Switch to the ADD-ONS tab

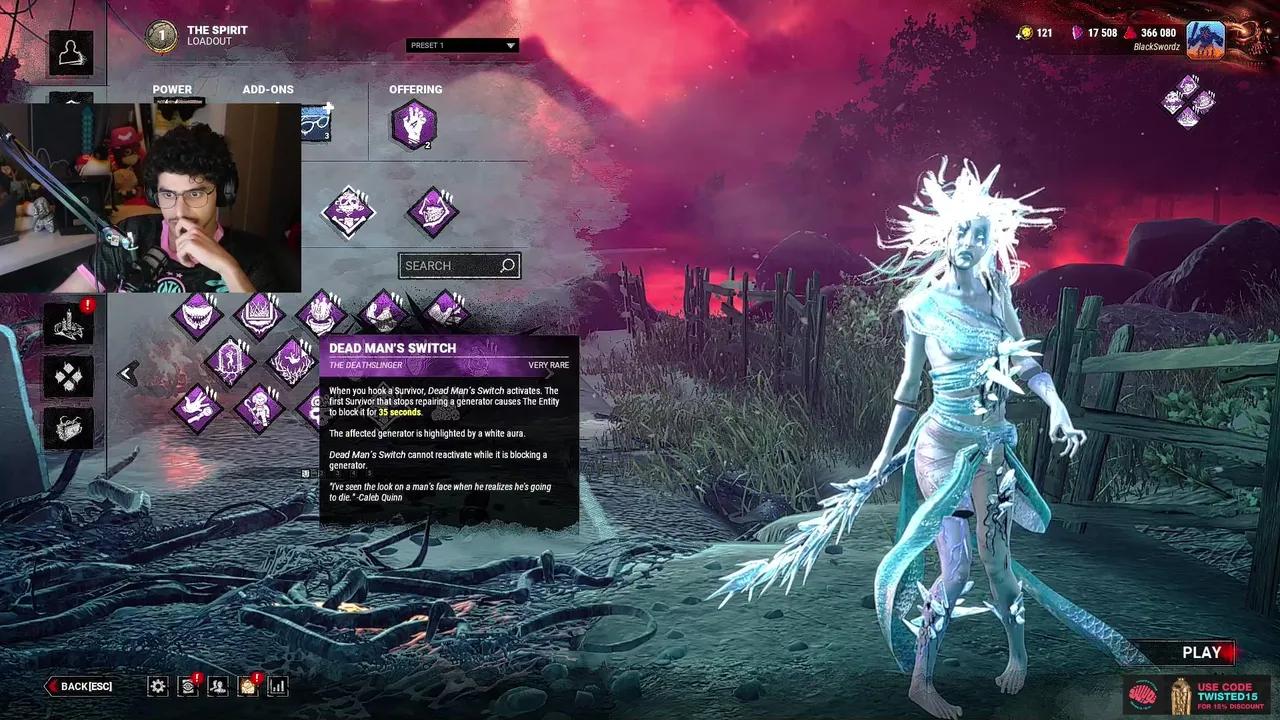point(267,89)
